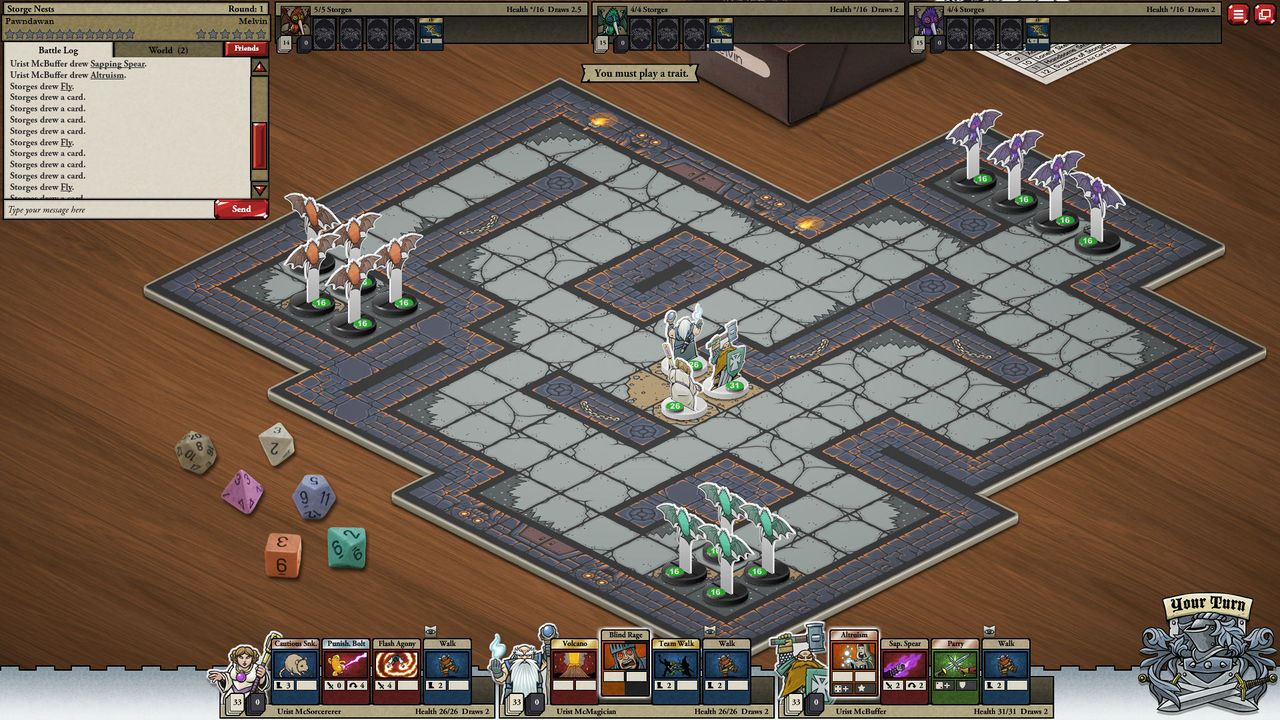Play the Altruism trait card
This screenshot has width=1280, height=720.
[x=854, y=667]
